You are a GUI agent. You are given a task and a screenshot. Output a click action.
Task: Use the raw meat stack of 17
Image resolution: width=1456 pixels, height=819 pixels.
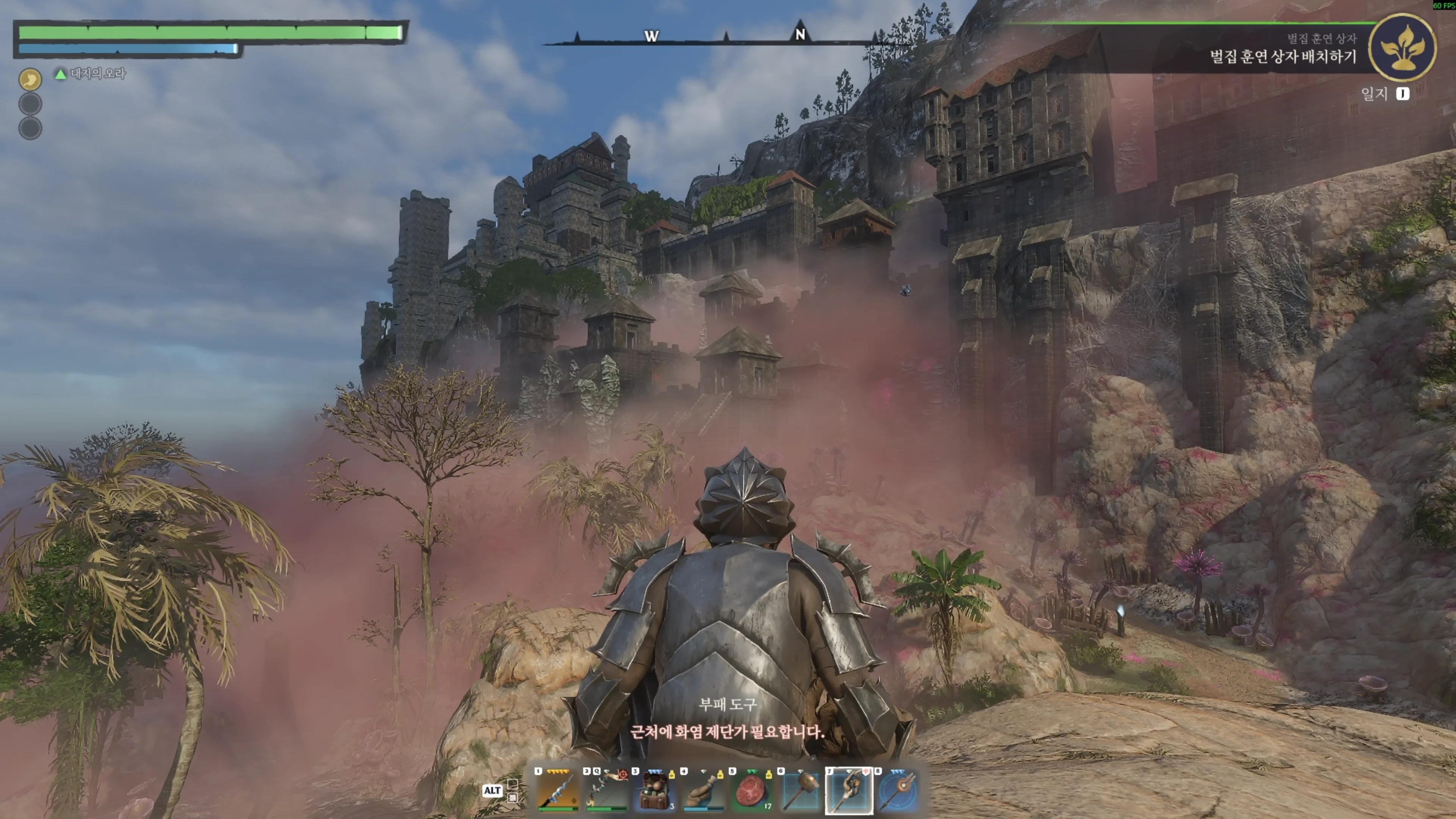point(752,790)
